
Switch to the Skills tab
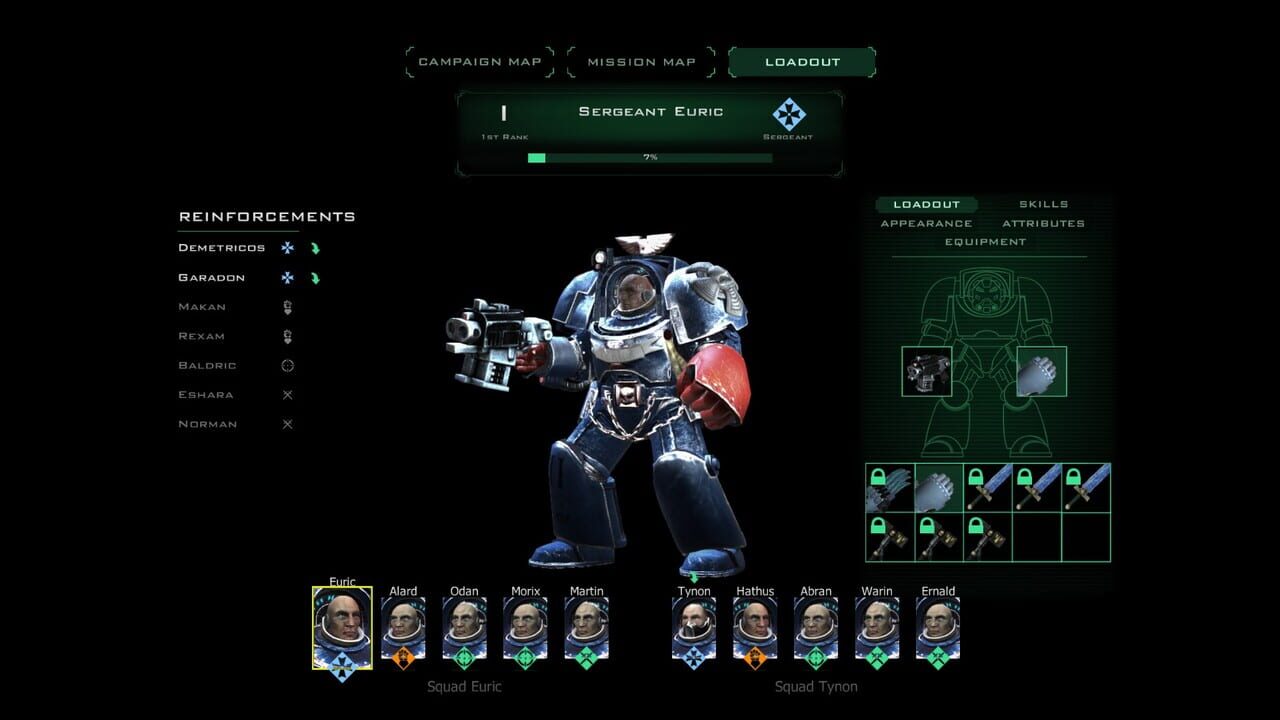(x=1044, y=204)
